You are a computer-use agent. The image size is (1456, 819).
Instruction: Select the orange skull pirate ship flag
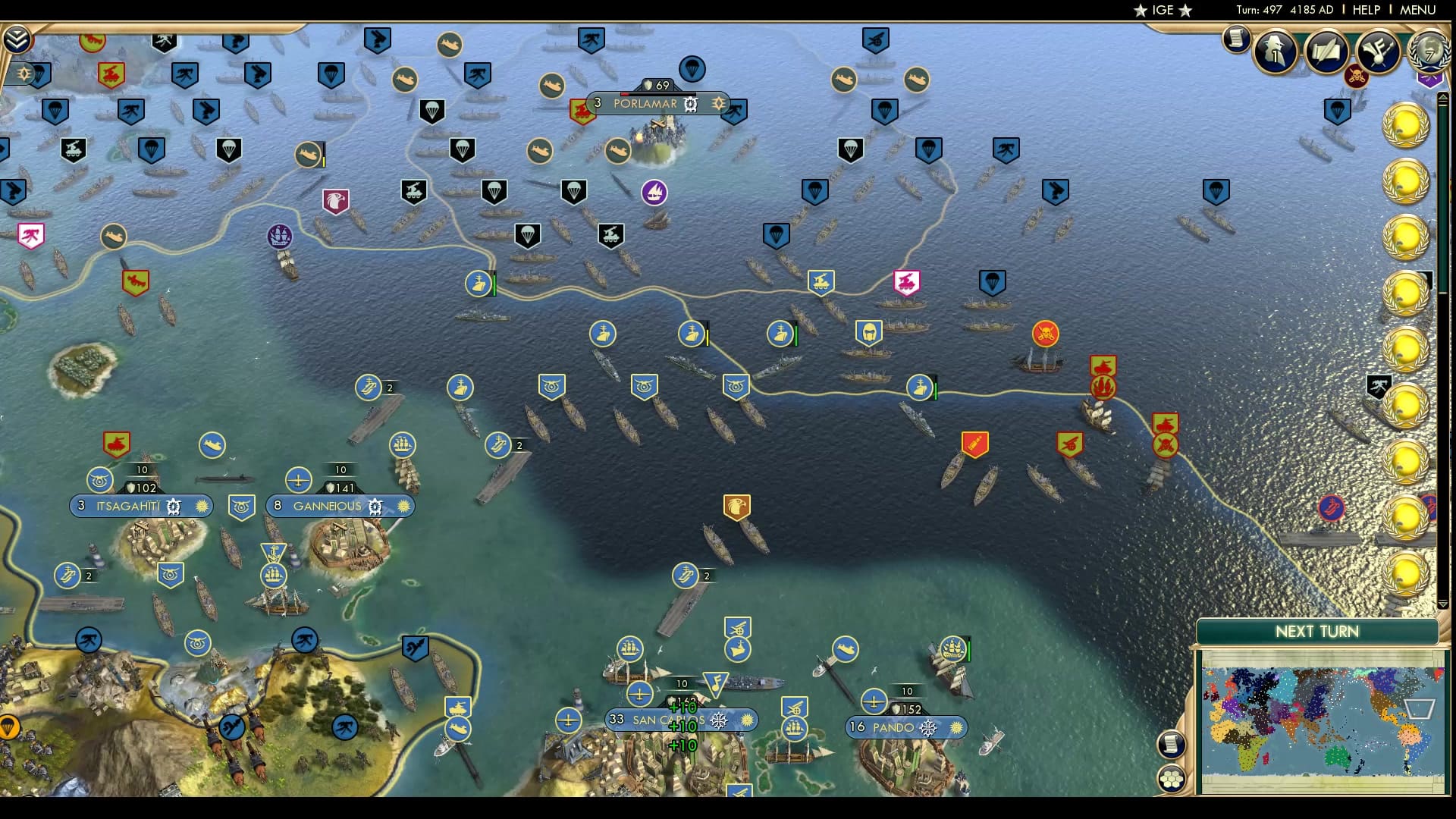click(x=1045, y=332)
